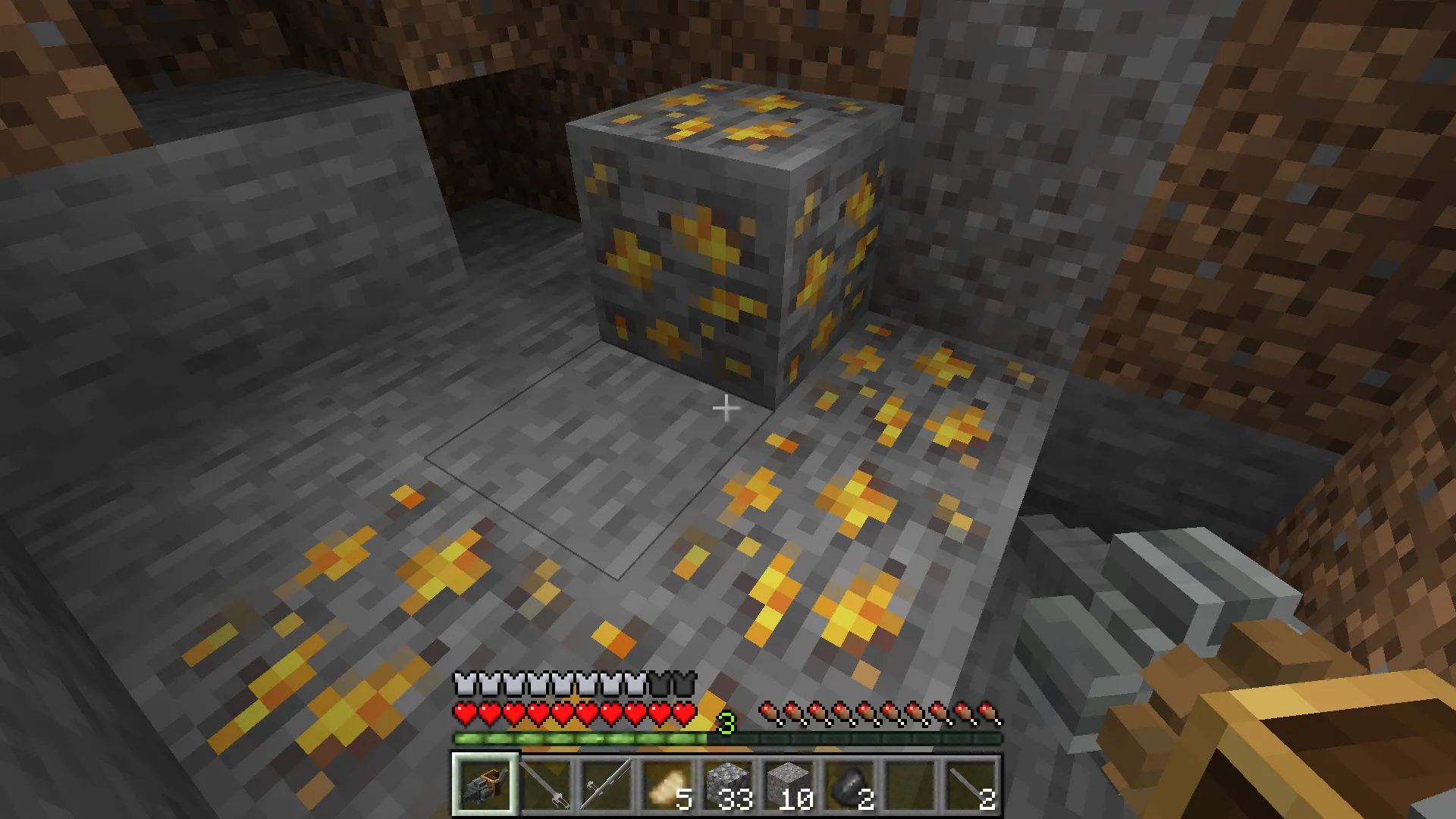Select the minecart item in hotbar slot one
Viewport: 1456px width, 819px height.
point(485,785)
